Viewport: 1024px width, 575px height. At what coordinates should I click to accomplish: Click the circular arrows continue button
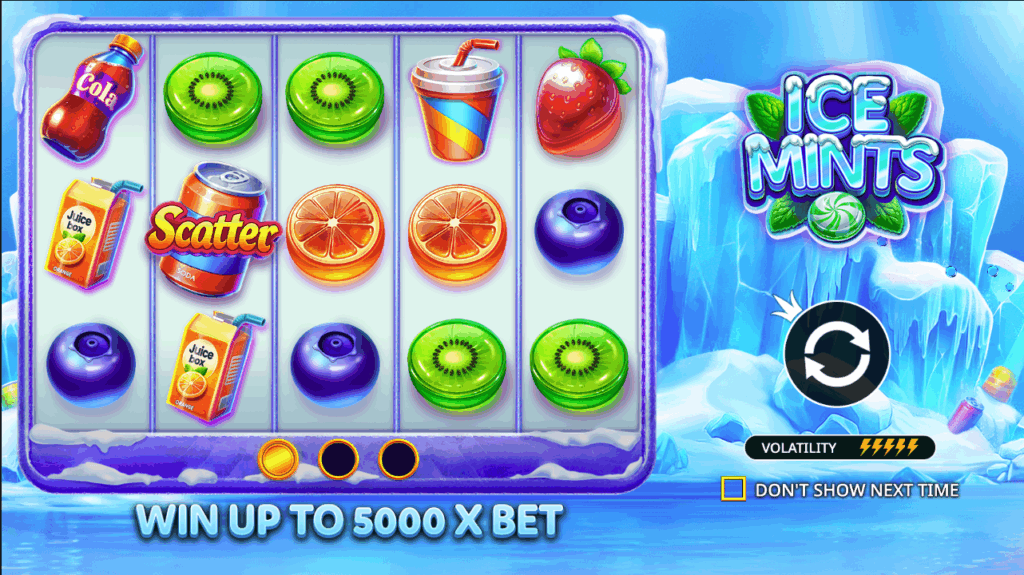point(836,353)
